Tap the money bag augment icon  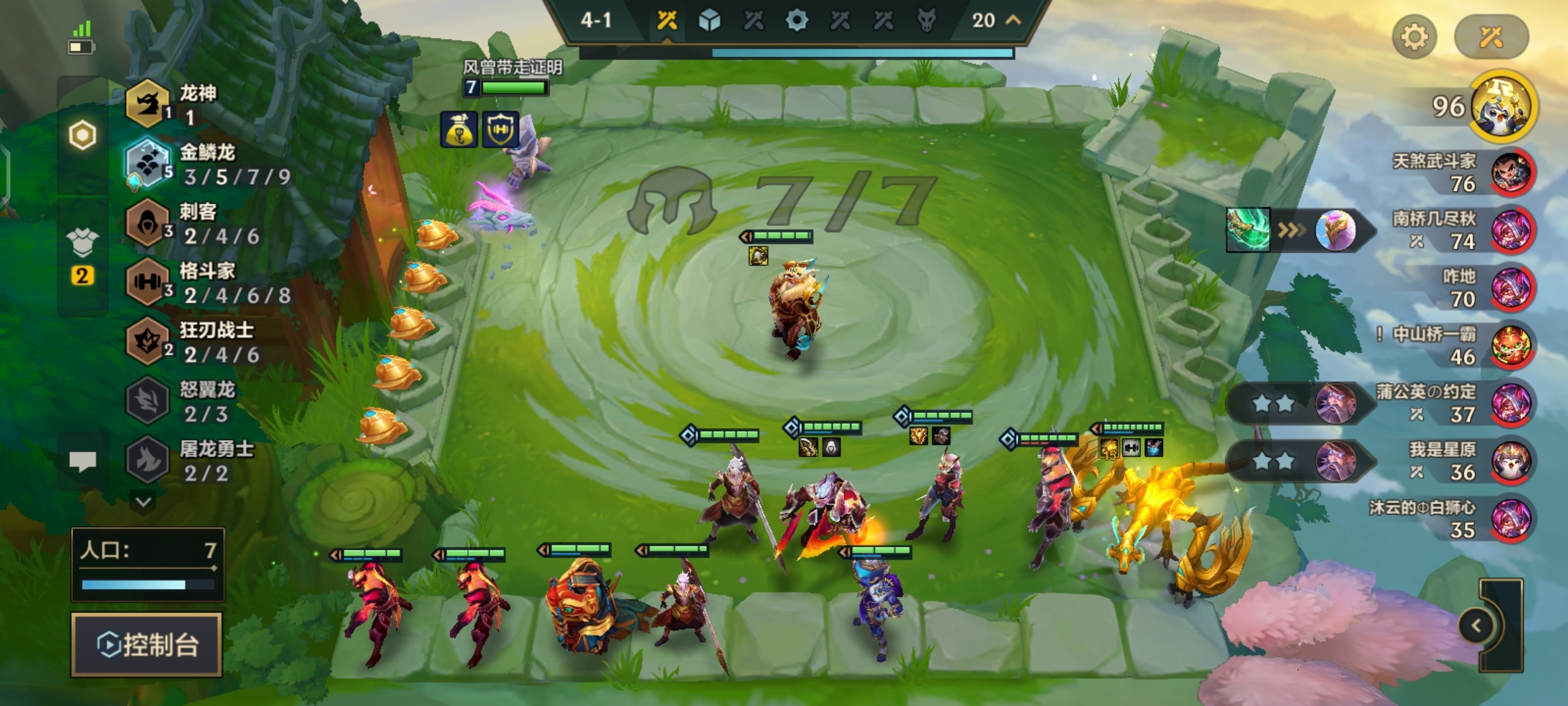(x=459, y=129)
